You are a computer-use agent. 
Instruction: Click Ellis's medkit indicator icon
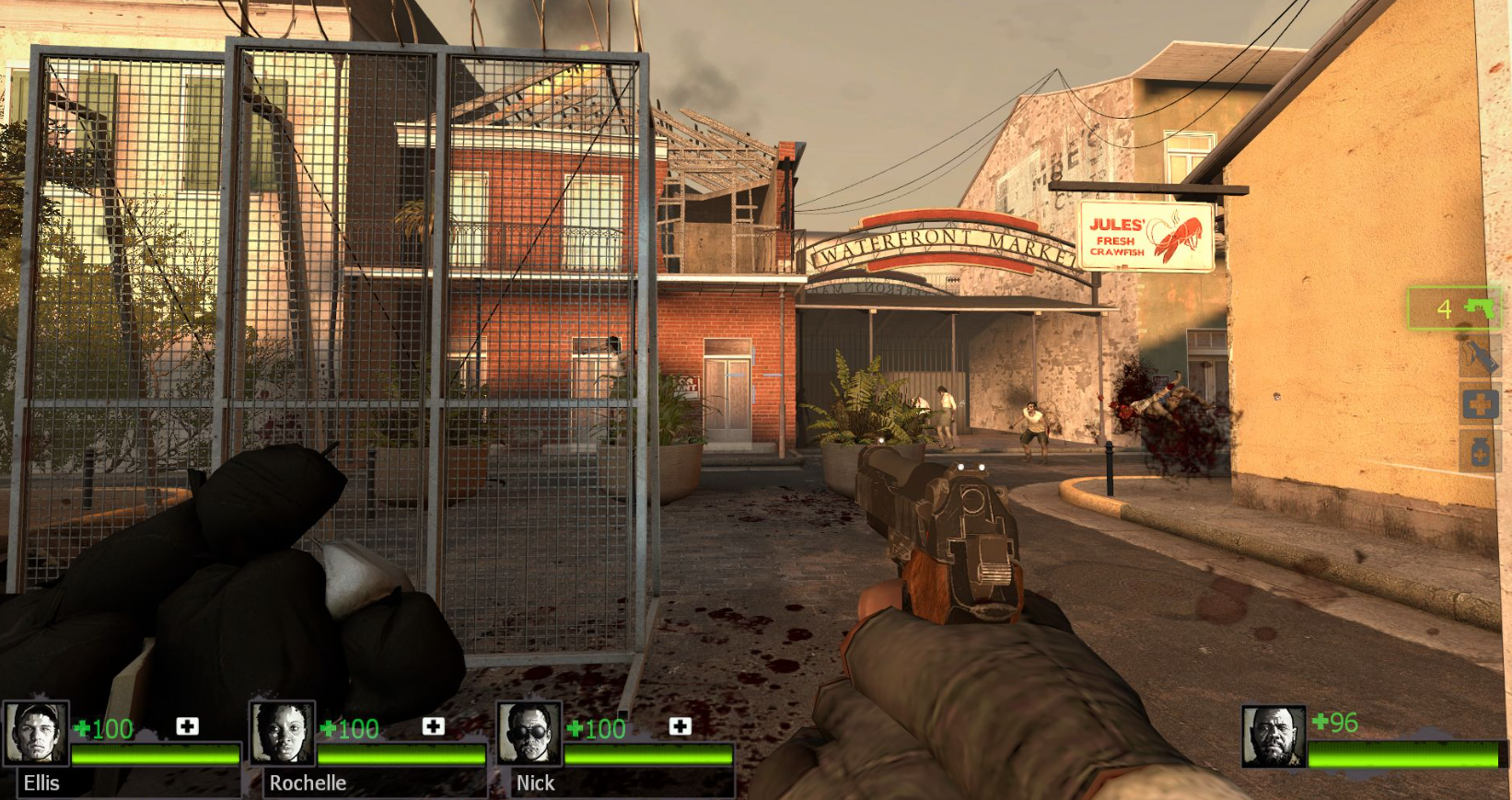coord(187,726)
